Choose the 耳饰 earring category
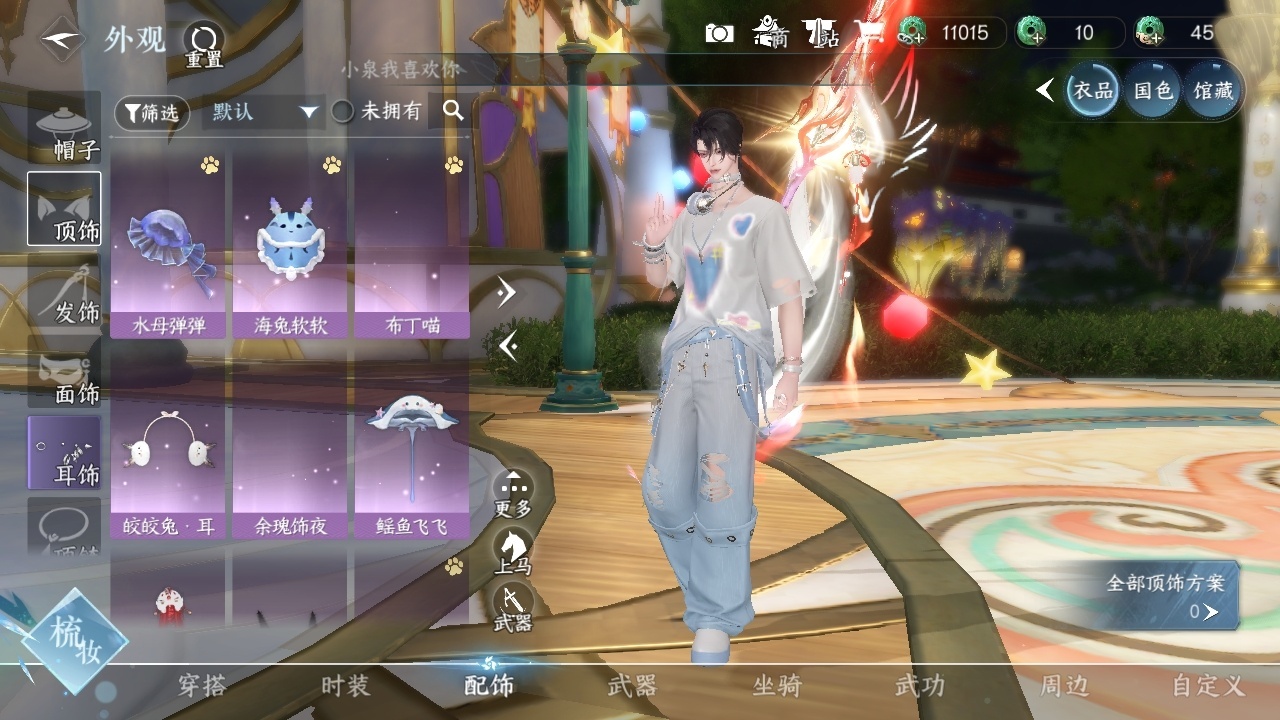Viewport: 1280px width, 720px height. tap(65, 456)
